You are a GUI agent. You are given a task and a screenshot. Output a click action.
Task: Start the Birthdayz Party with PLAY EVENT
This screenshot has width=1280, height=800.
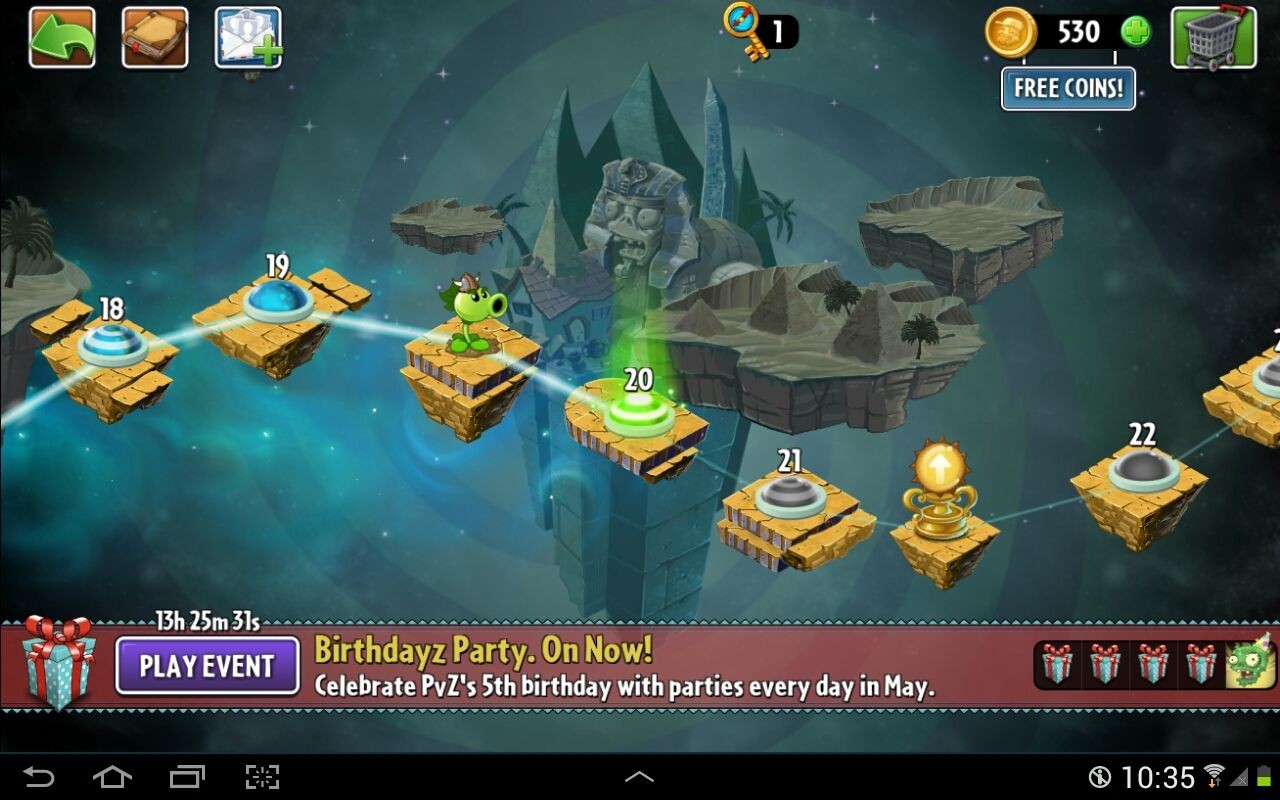pos(207,666)
